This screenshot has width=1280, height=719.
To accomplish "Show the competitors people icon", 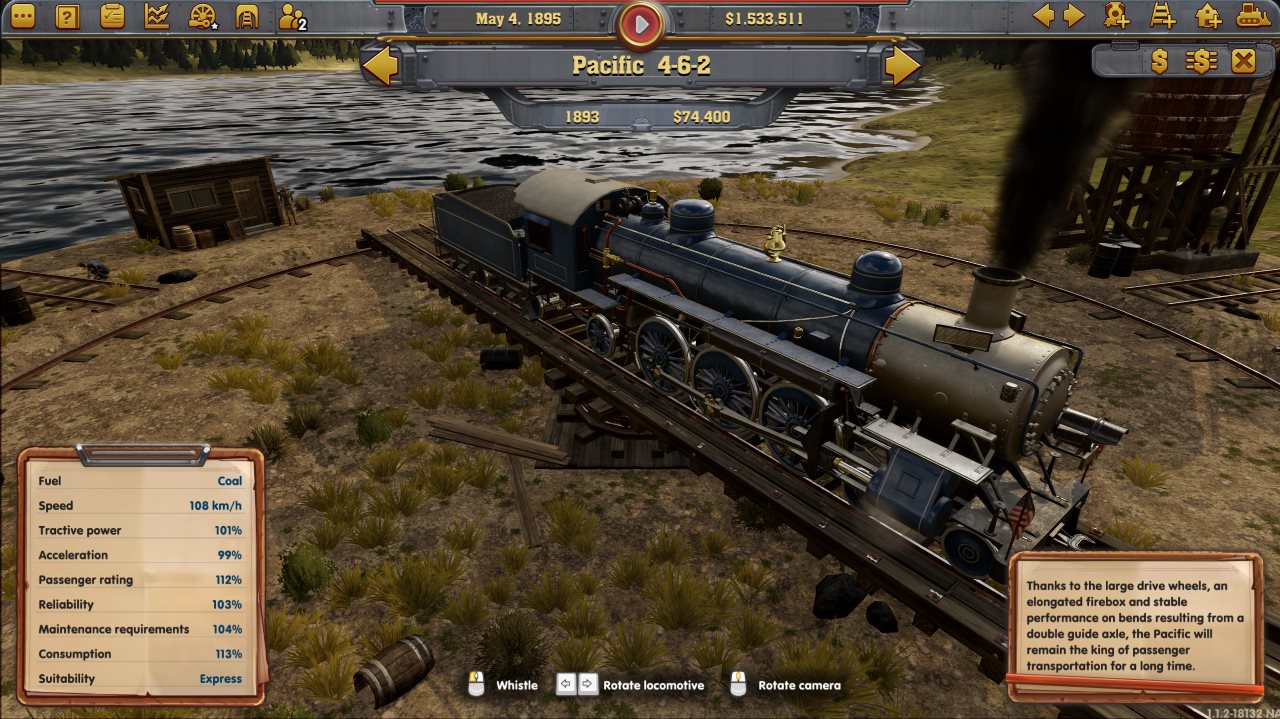I will pos(292,17).
